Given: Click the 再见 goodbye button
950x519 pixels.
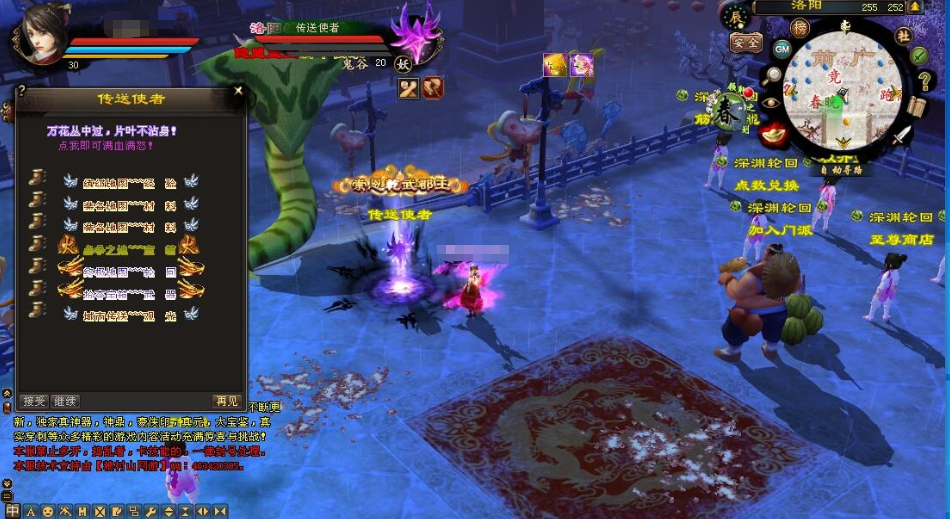Looking at the screenshot, I should [227, 401].
